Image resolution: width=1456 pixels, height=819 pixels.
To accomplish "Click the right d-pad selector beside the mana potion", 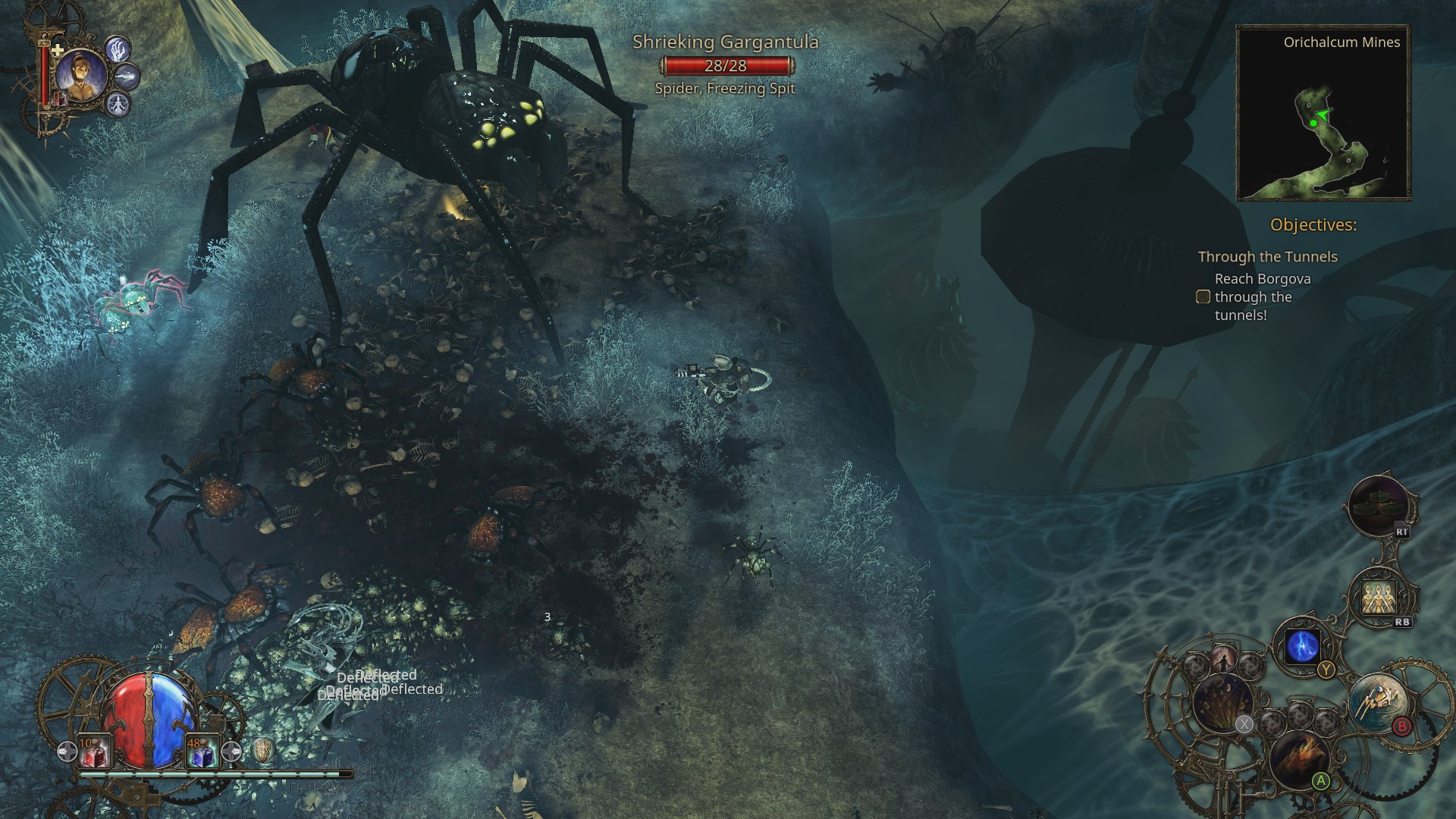I will pyautogui.click(x=231, y=752).
